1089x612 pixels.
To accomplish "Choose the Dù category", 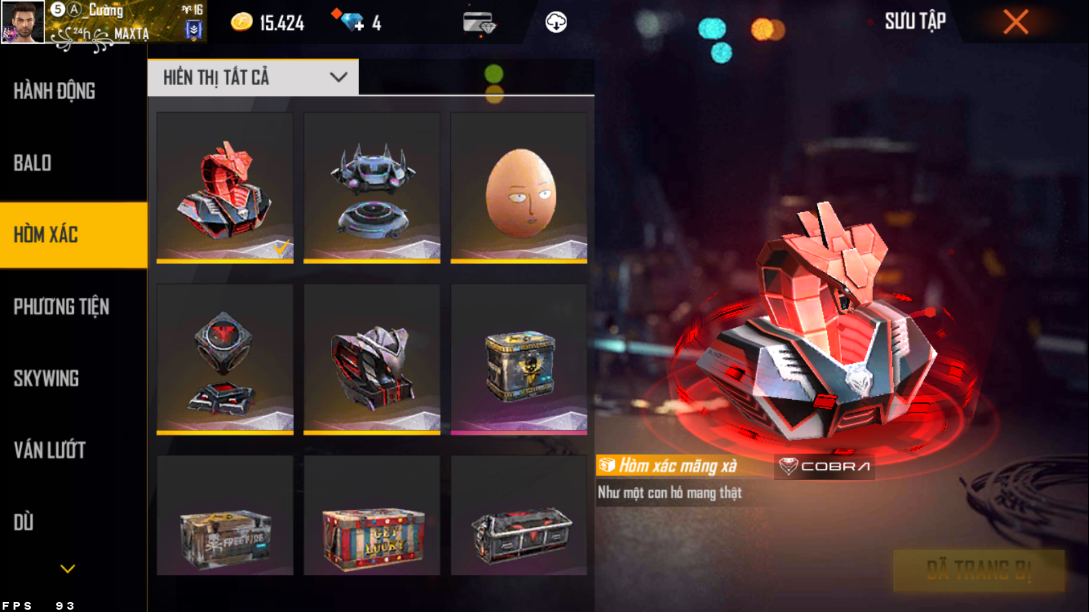I will 24,522.
